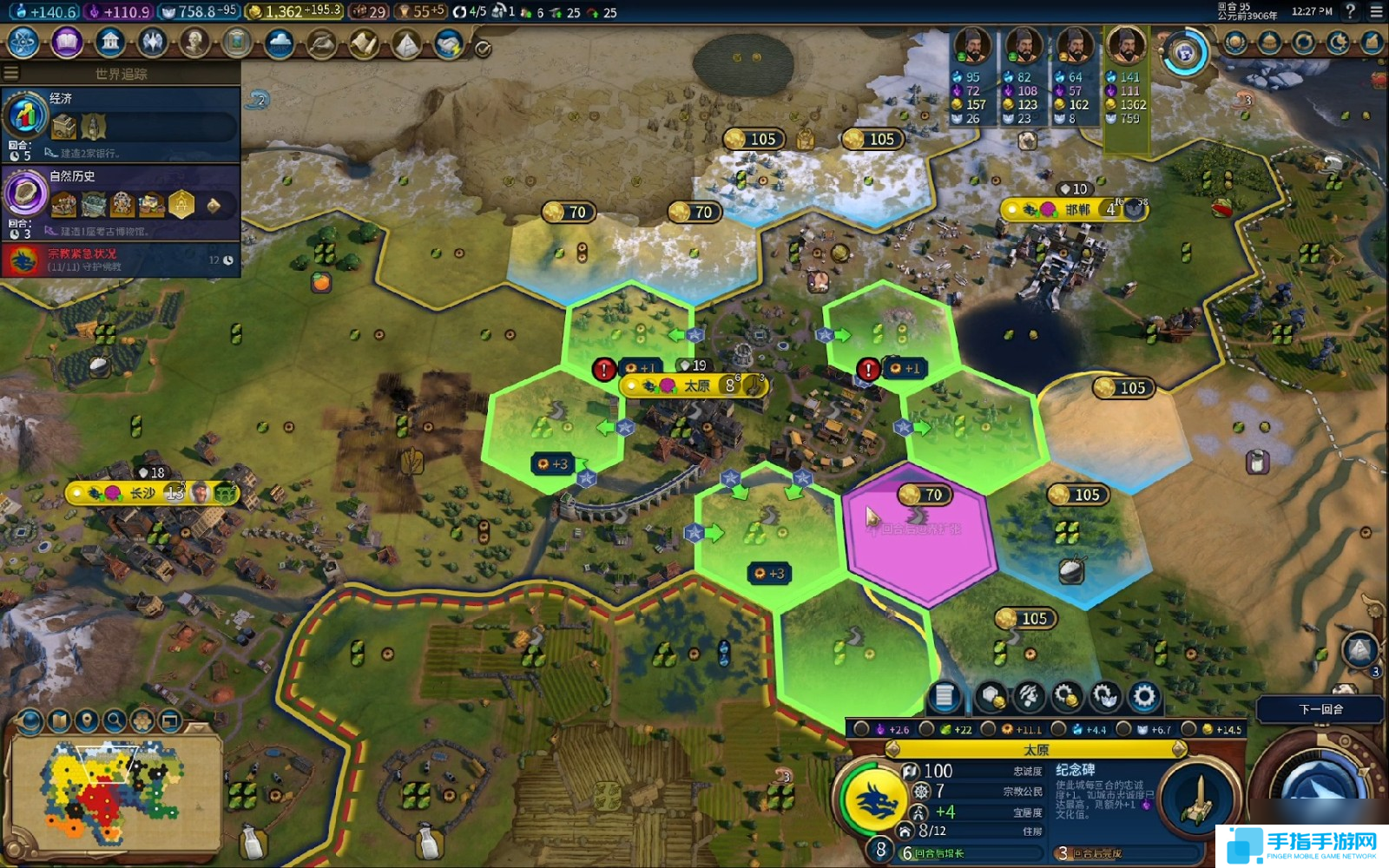
Task: Toggle the 世界追踪 tracker options list button
Action: [11, 74]
